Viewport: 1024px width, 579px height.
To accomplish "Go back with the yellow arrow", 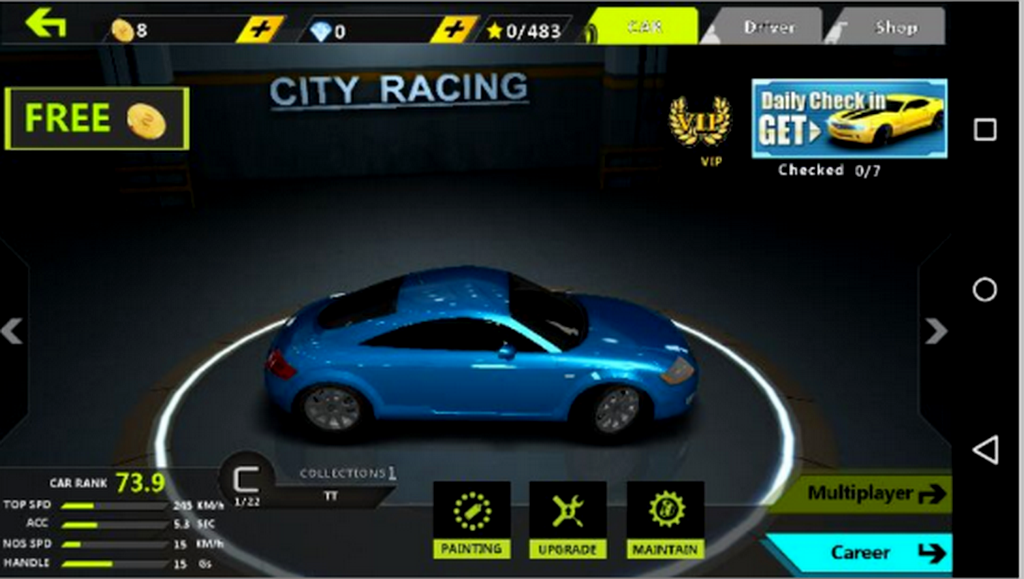I will (46, 23).
